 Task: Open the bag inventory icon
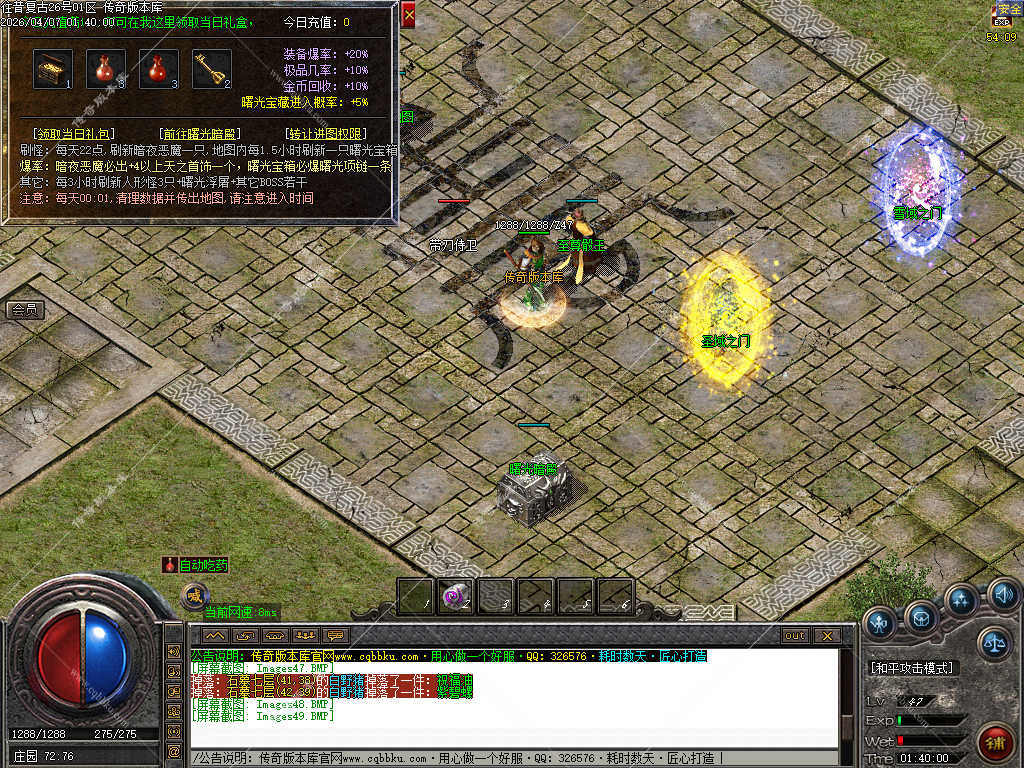tap(921, 618)
